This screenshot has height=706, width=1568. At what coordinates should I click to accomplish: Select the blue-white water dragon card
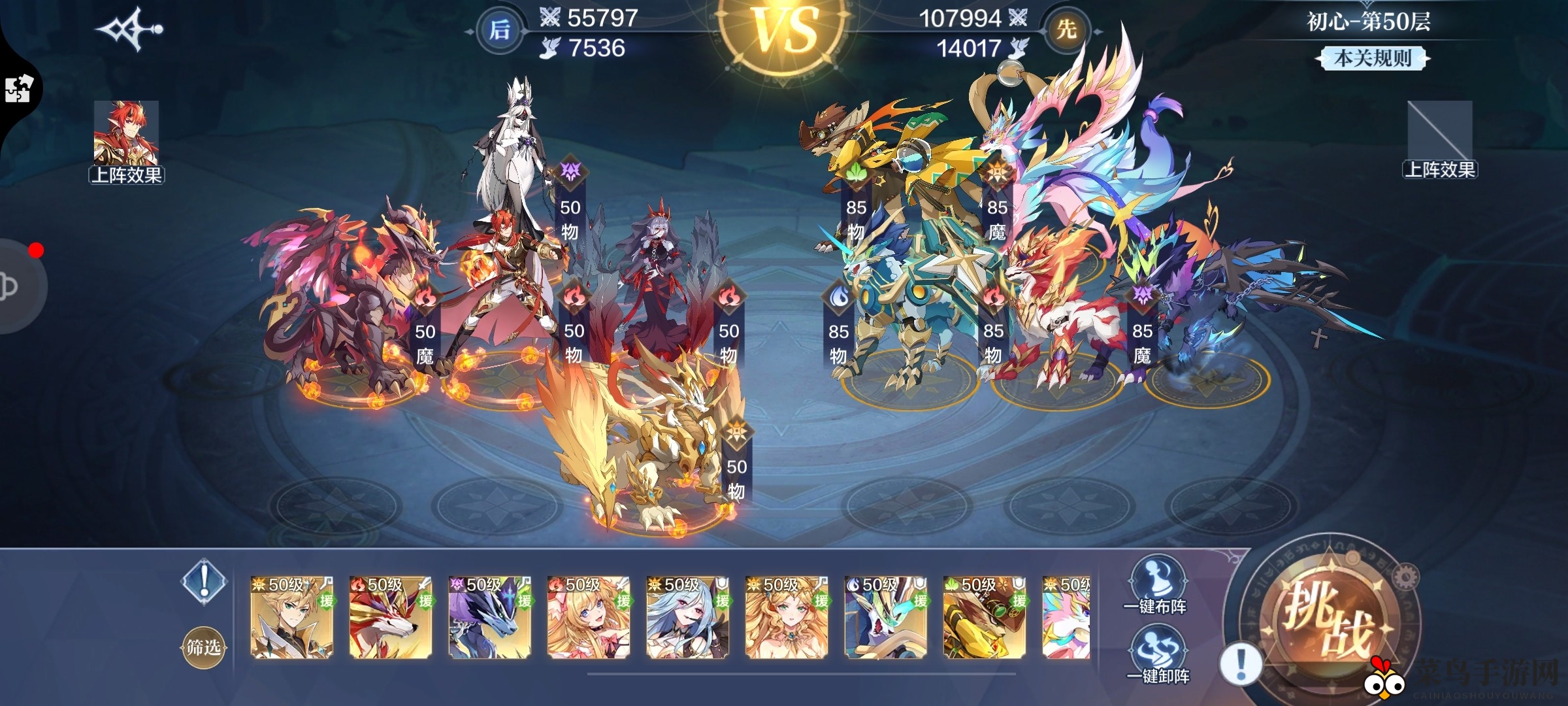click(886, 617)
